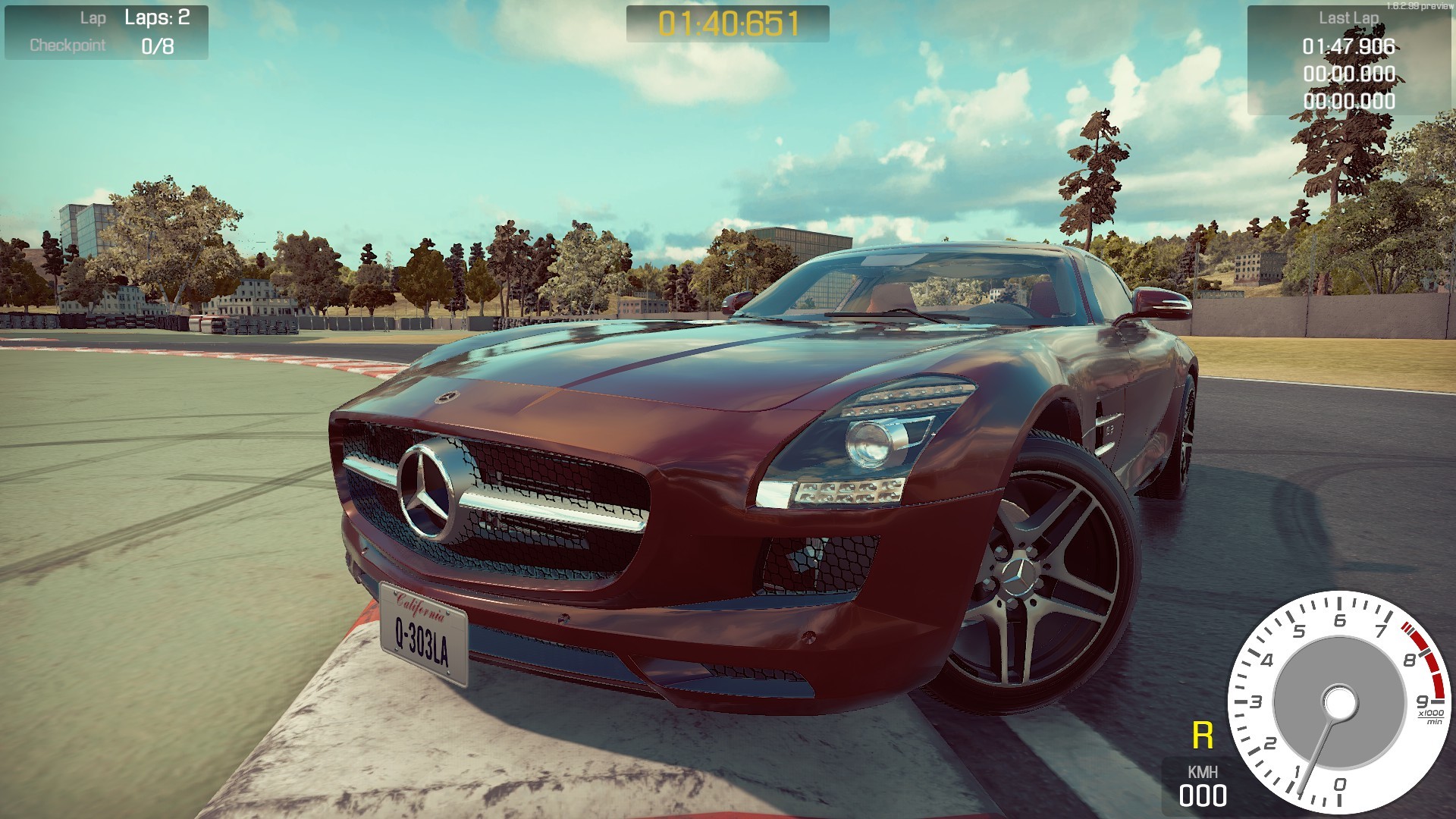
Task: Expand the Checkpoint 0/8 counter
Action: [x=157, y=45]
